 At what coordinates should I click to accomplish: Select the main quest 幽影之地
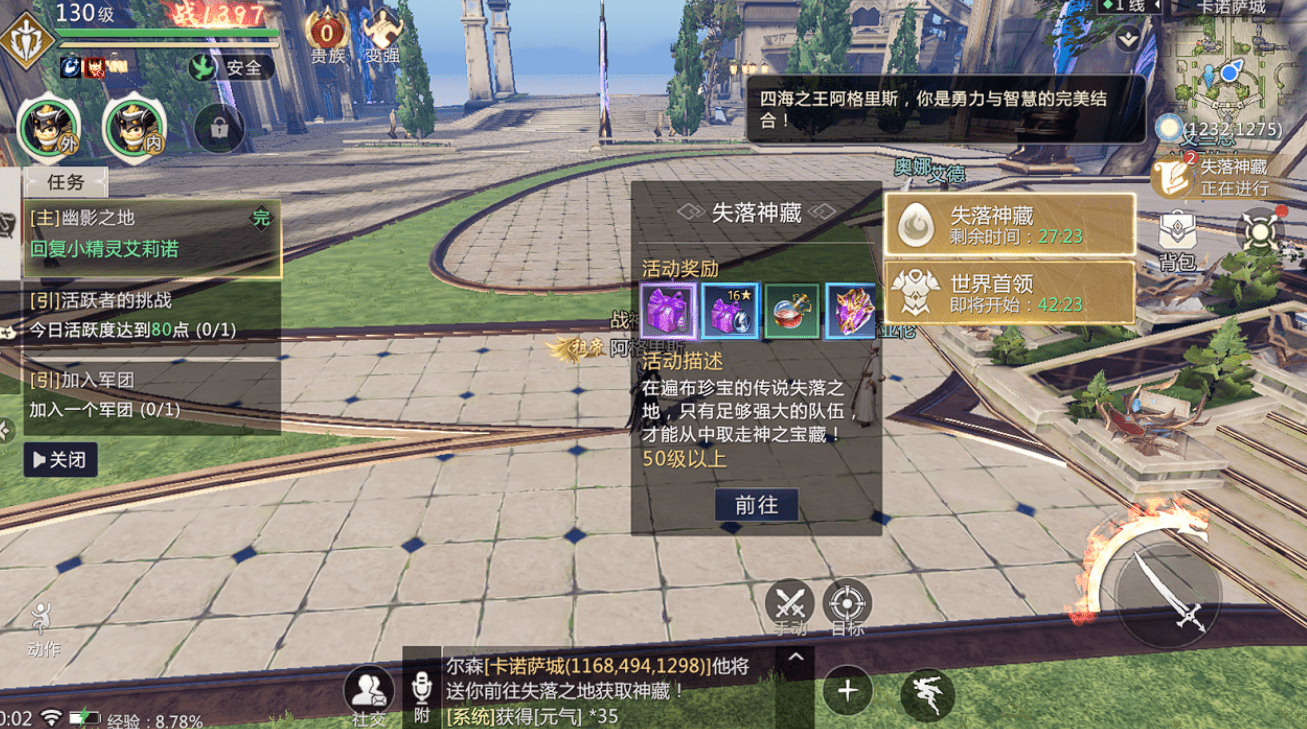coord(150,234)
